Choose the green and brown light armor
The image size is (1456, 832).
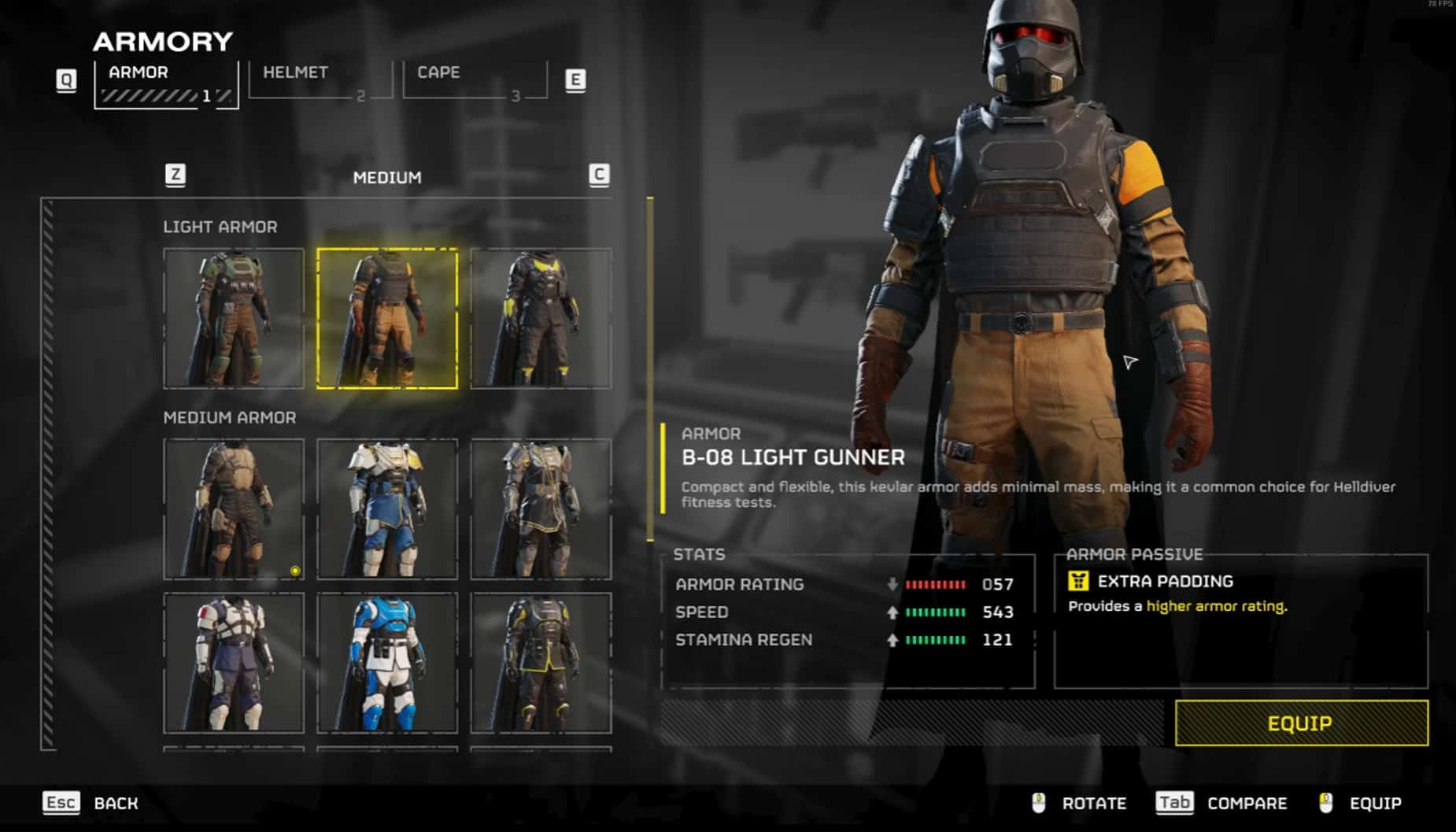[x=234, y=318]
